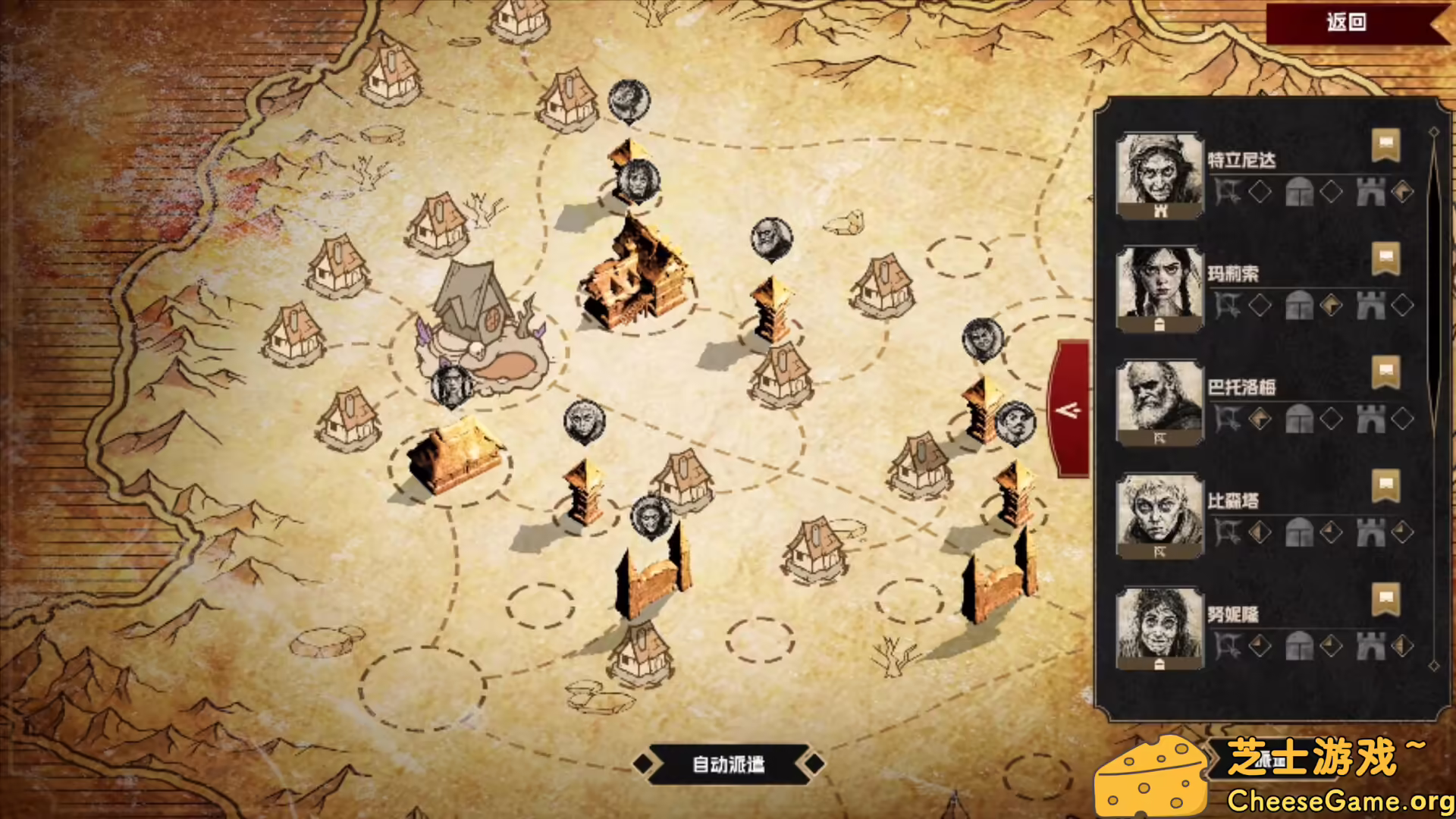Toggle the diamond beside 巴托洛梅's bow icon
The image size is (1456, 819).
pos(1259,419)
